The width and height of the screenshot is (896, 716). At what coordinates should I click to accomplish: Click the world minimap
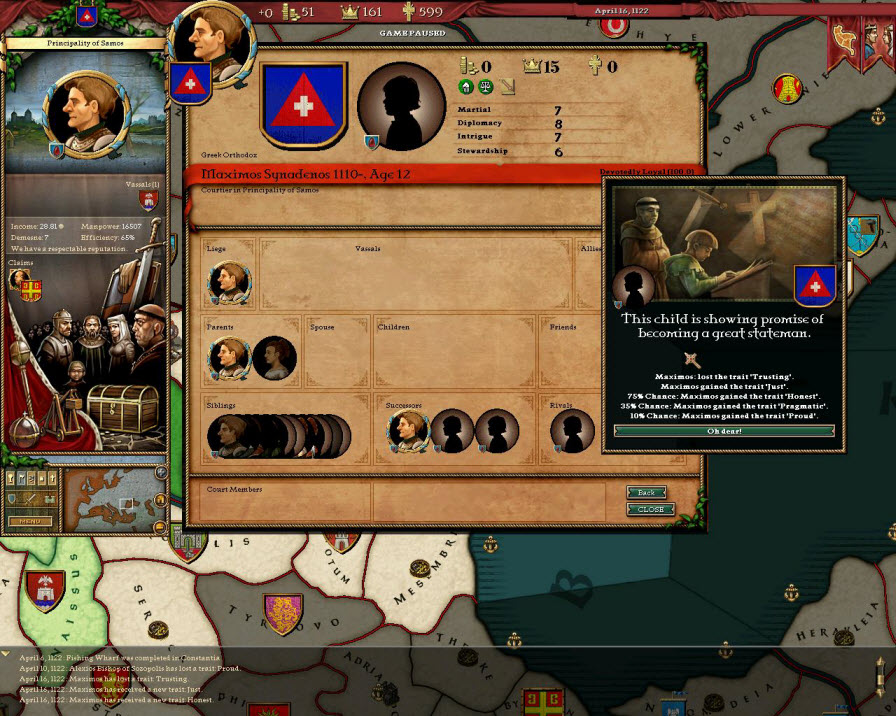[x=108, y=502]
